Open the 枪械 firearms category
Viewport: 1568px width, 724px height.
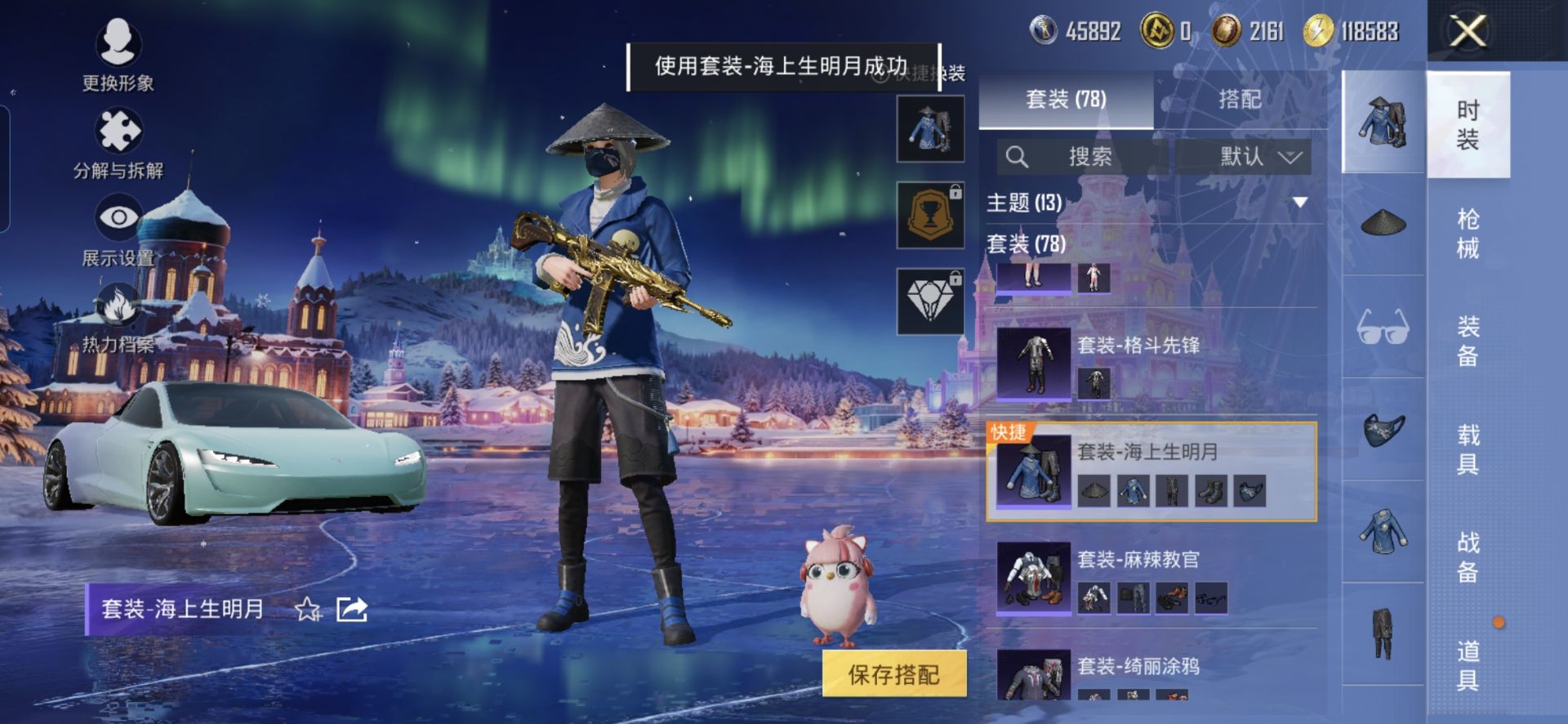click(x=1468, y=233)
